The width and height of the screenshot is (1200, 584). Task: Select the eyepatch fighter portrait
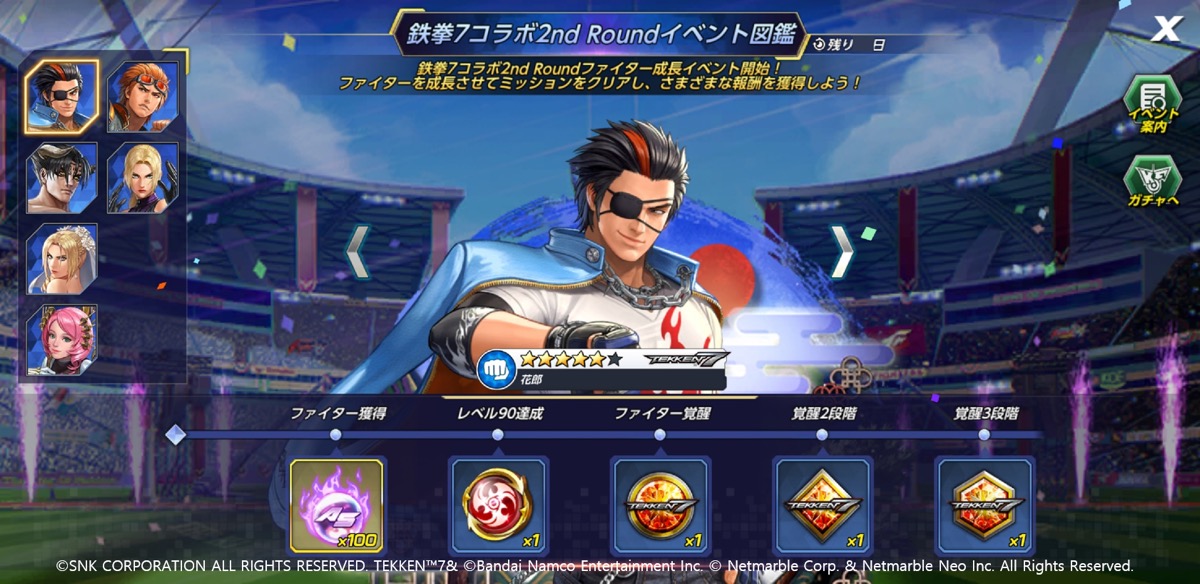point(62,96)
